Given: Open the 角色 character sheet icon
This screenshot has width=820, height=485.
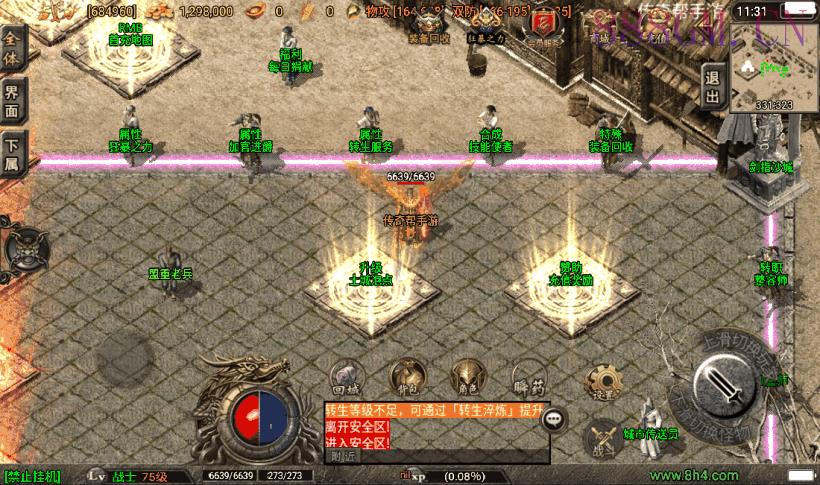Looking at the screenshot, I should point(465,374).
